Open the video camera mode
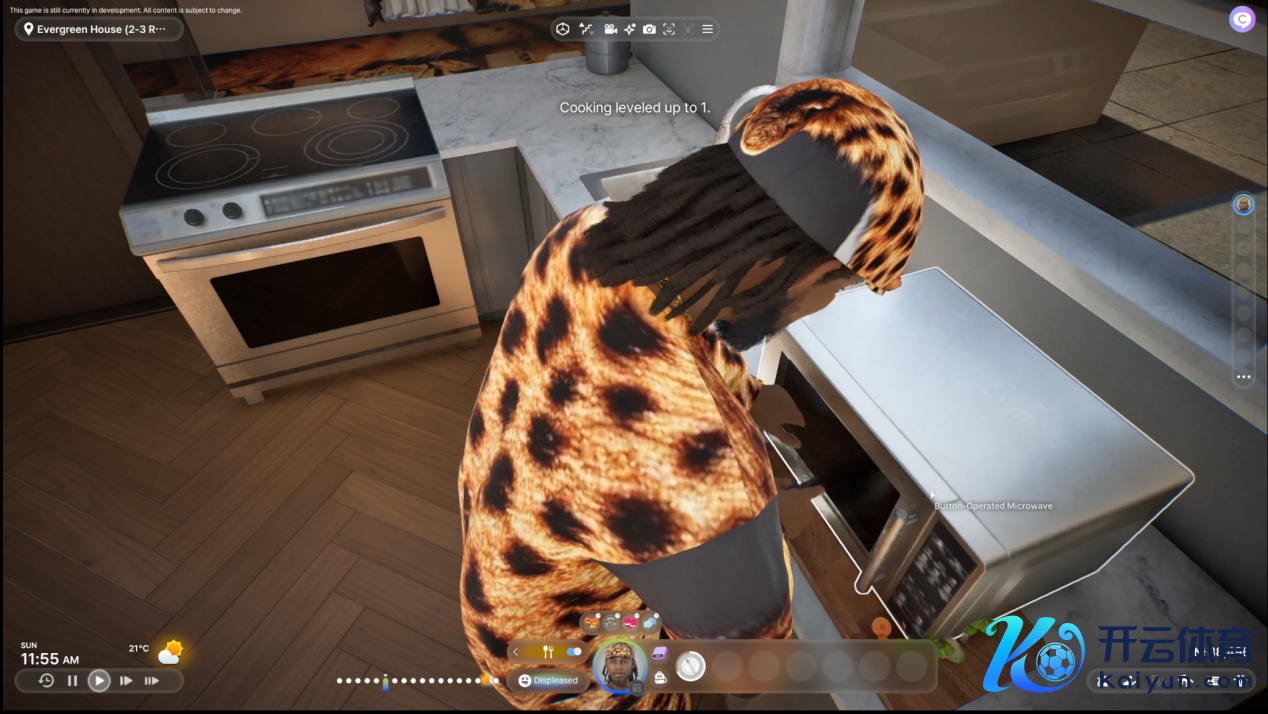Screen dimensions: 1268x714 (610, 29)
